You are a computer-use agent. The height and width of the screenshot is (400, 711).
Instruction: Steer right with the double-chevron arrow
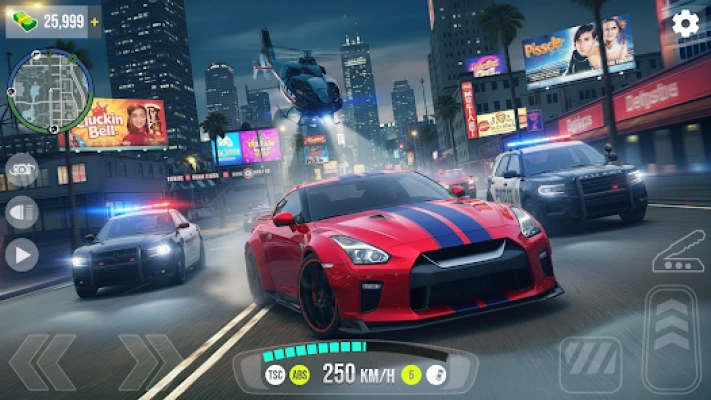150,361
